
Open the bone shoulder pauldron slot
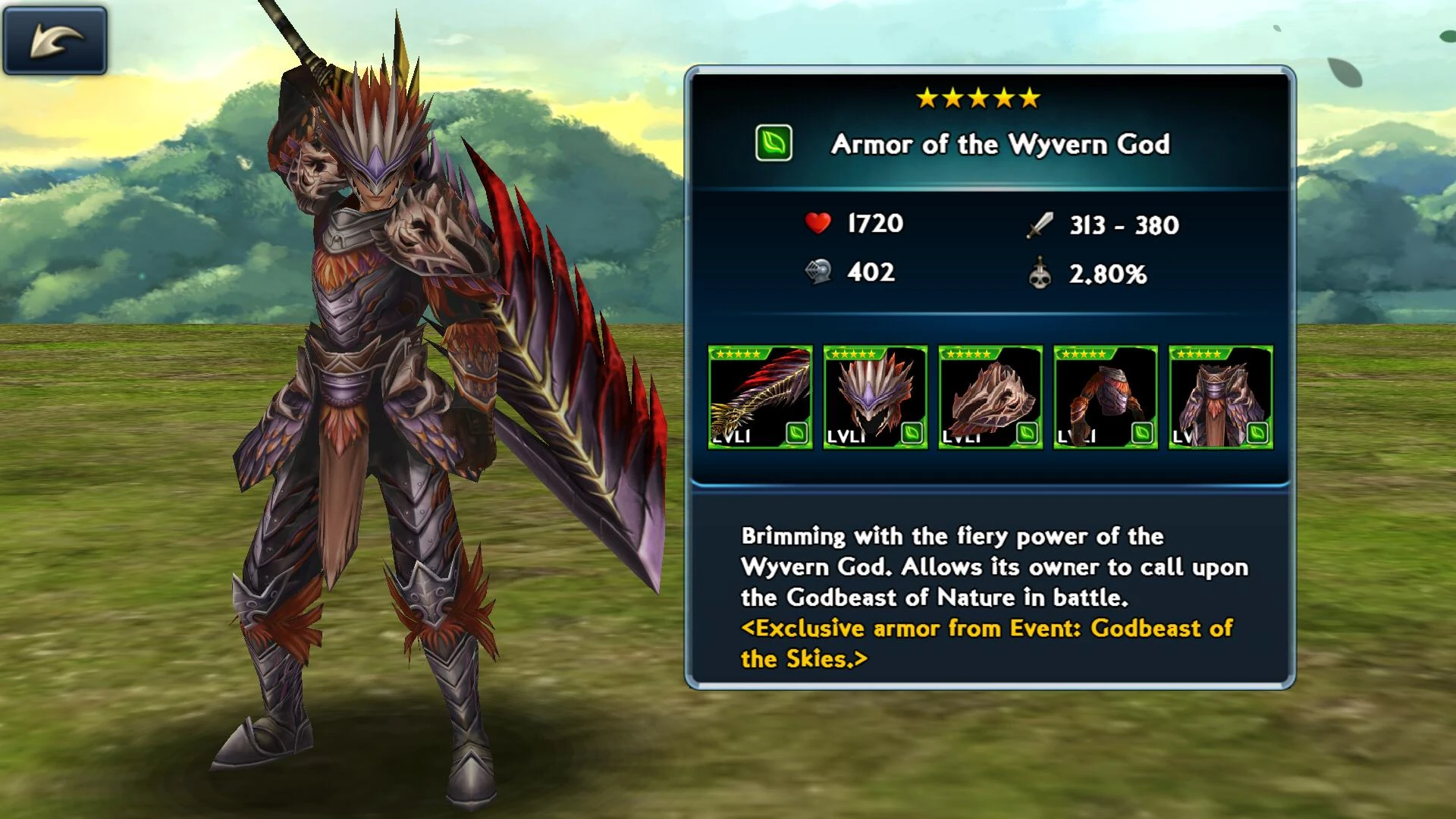tap(990, 397)
